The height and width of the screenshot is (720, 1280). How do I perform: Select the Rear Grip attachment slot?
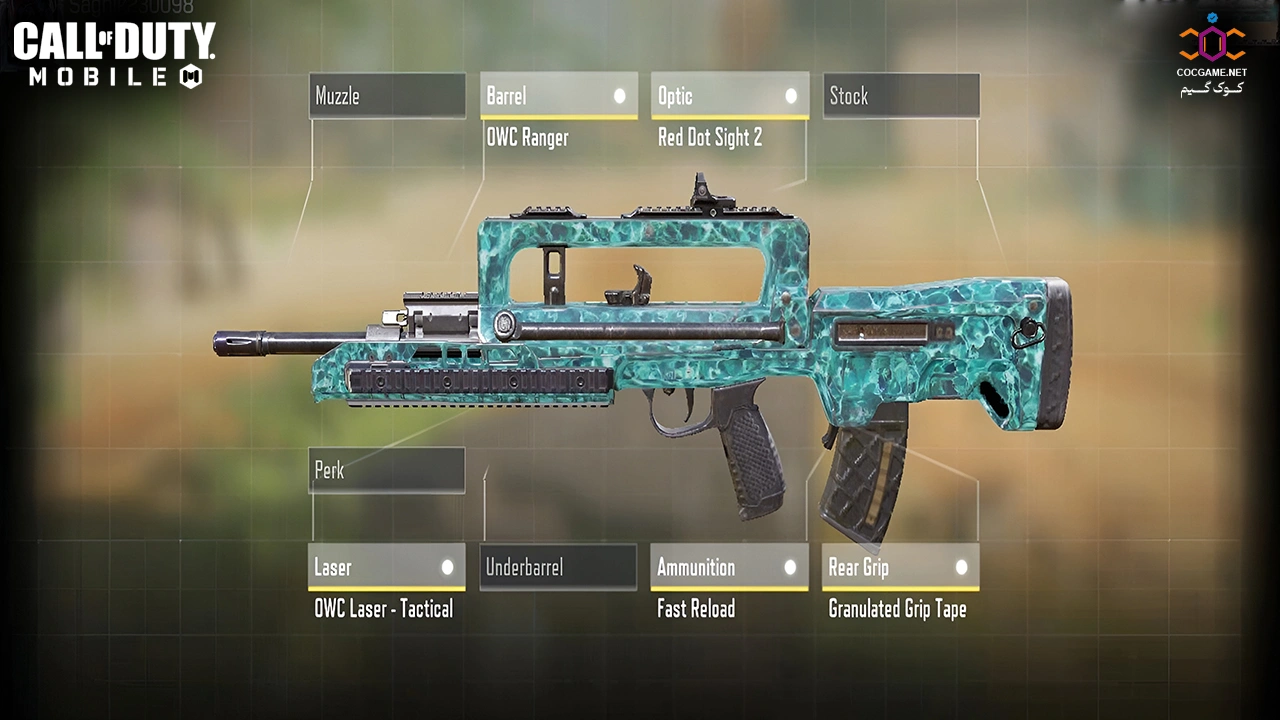(x=900, y=567)
